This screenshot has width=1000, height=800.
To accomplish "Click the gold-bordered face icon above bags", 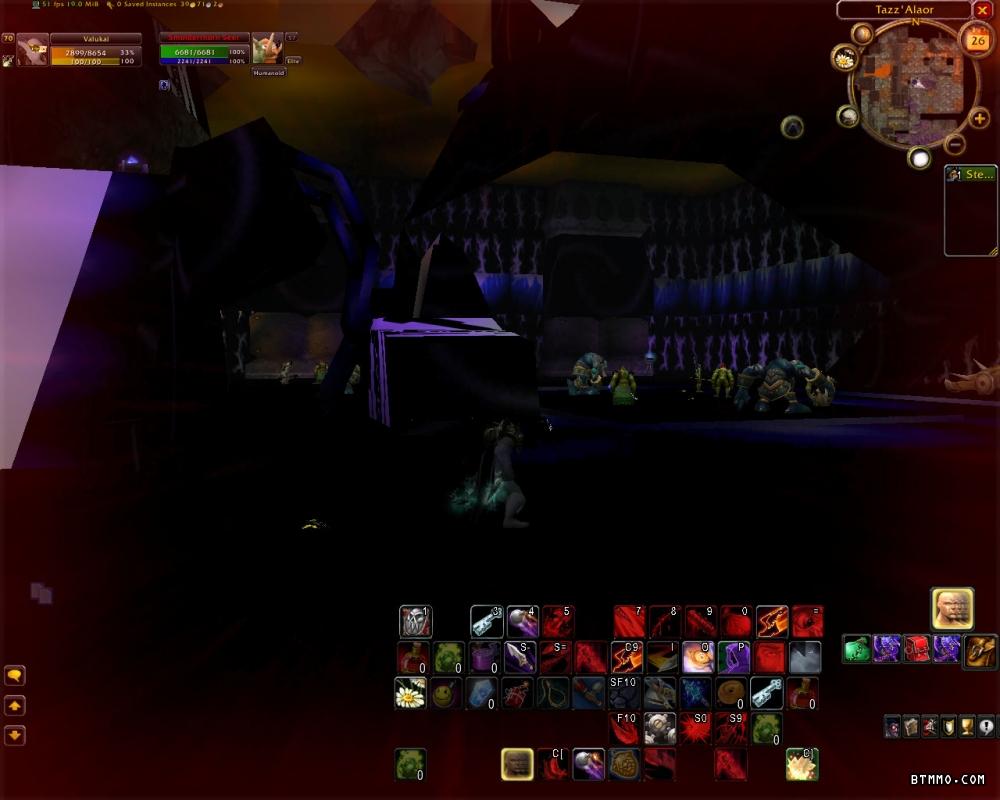I will coord(952,608).
